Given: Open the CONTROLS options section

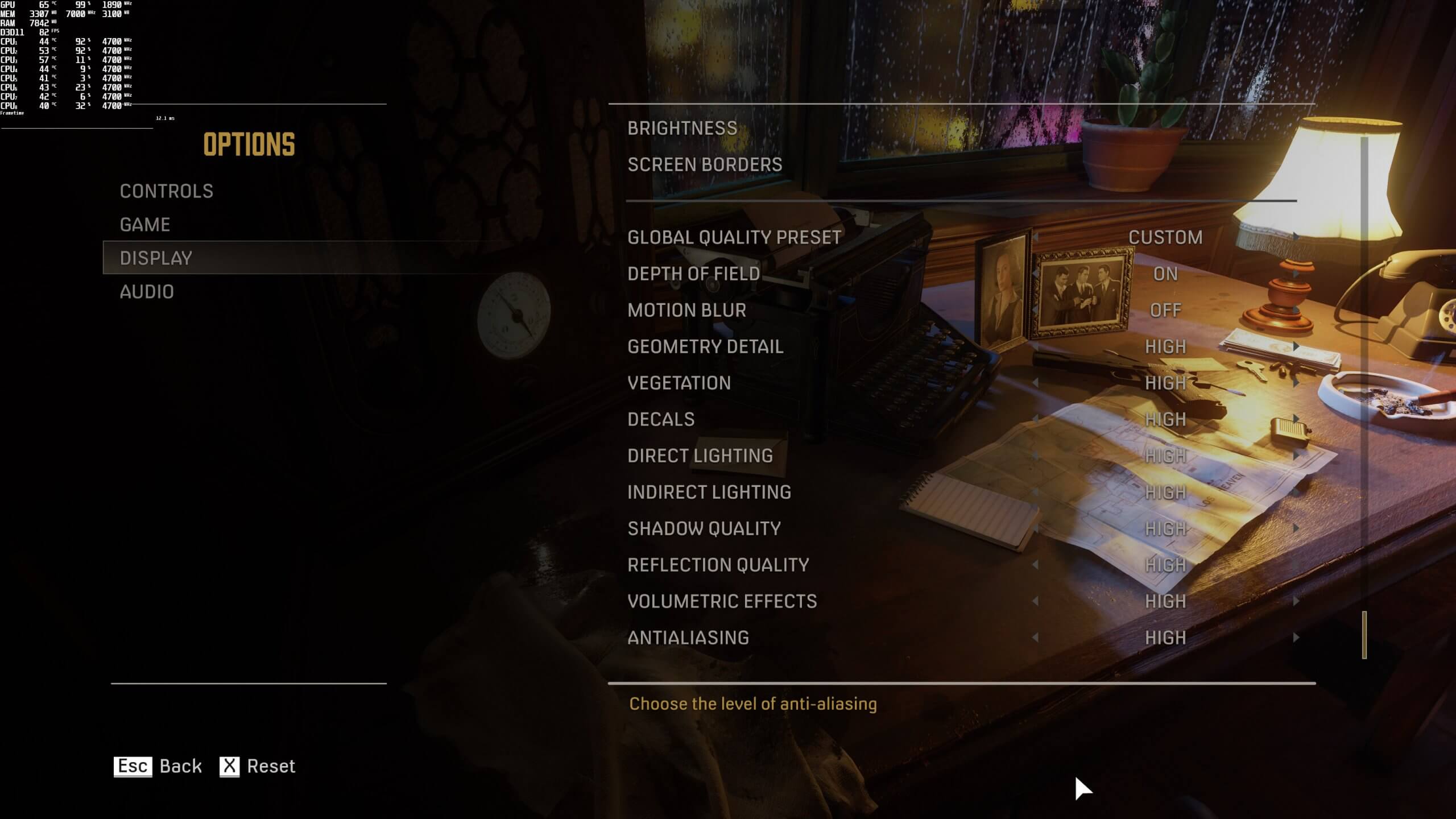Looking at the screenshot, I should point(166,191).
